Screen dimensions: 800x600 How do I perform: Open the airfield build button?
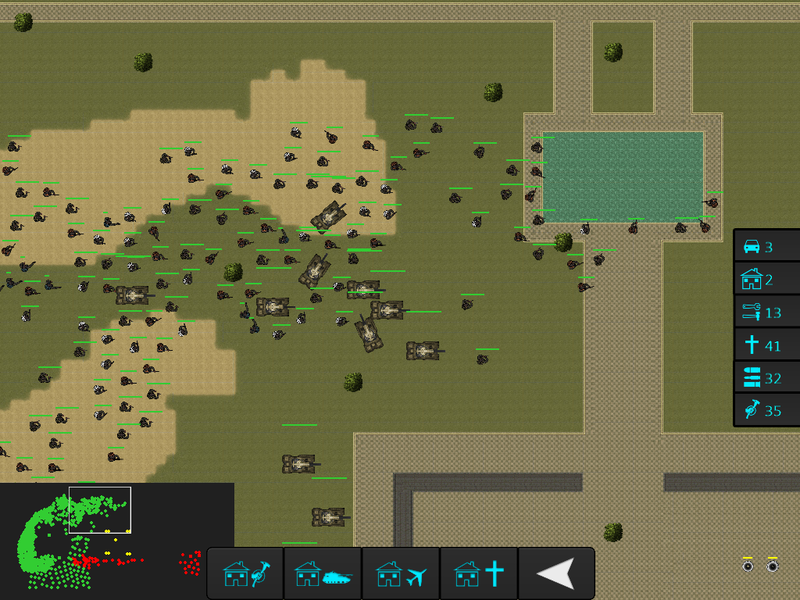point(400,574)
